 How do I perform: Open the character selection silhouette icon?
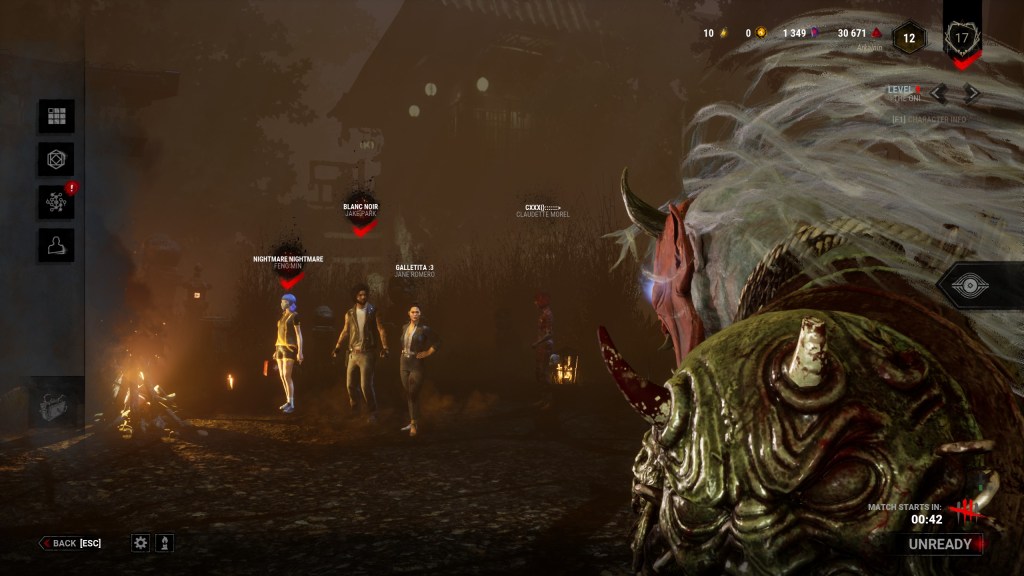tap(56, 245)
